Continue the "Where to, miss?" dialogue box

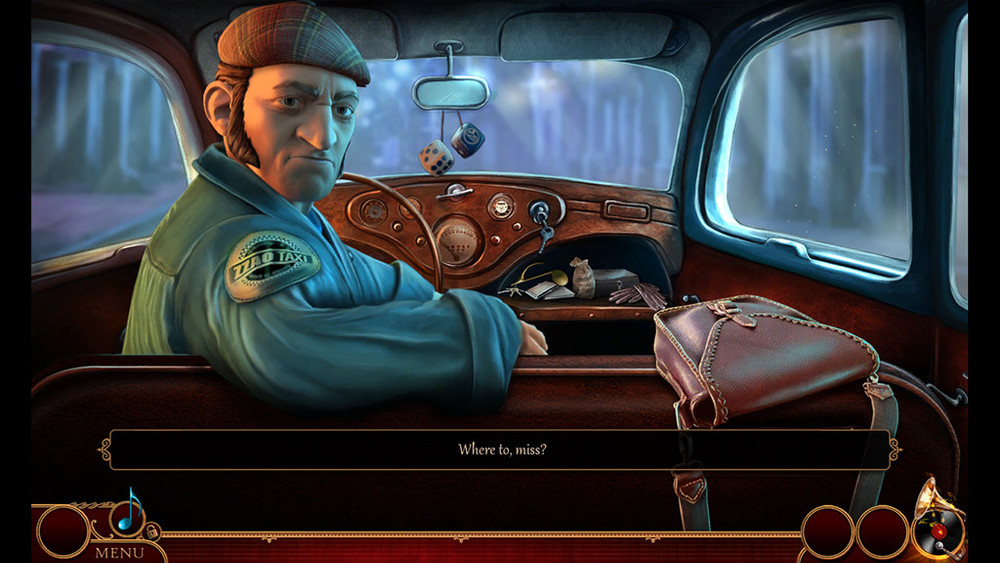point(500,450)
